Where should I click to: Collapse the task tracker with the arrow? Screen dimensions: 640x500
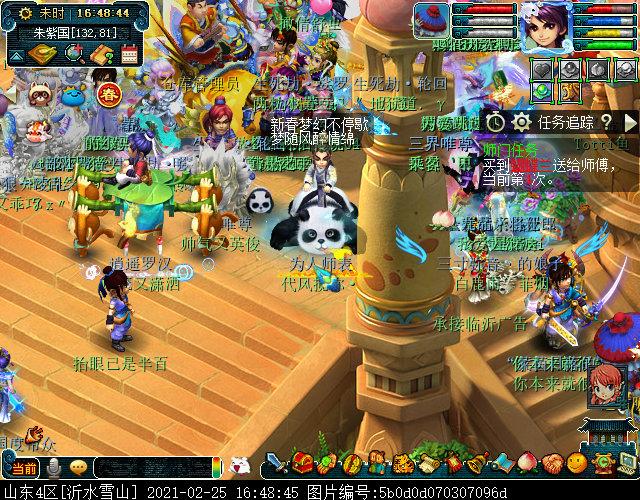(x=630, y=122)
